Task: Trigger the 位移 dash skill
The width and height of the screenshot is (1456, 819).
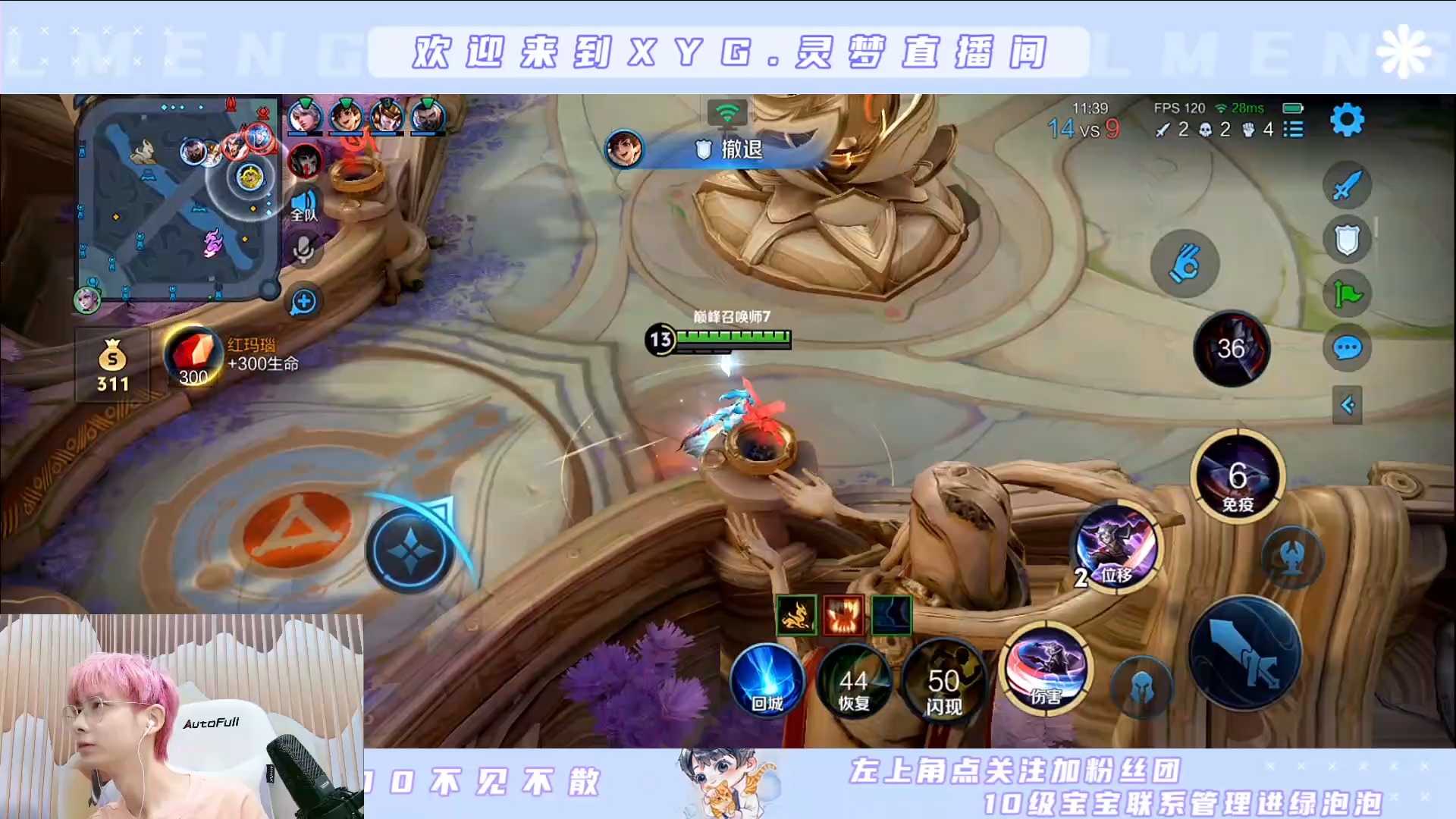Action: point(1116,546)
